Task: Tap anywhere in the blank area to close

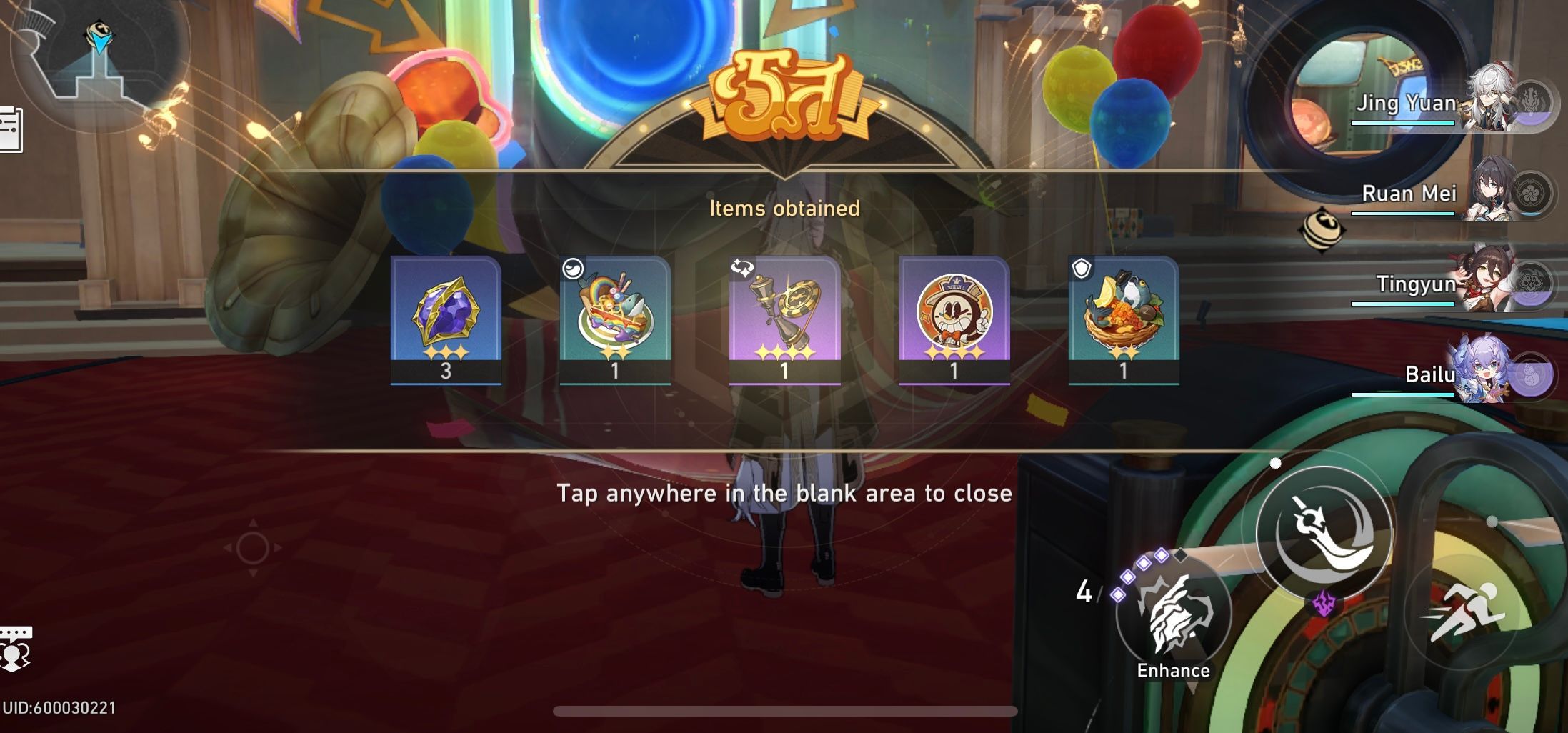Action: click(x=784, y=493)
